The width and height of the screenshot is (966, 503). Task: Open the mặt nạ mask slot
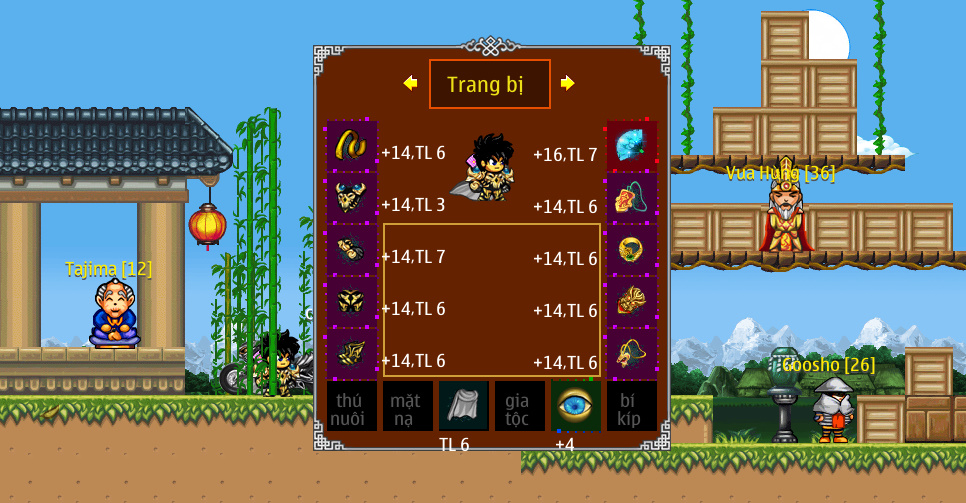click(408, 406)
